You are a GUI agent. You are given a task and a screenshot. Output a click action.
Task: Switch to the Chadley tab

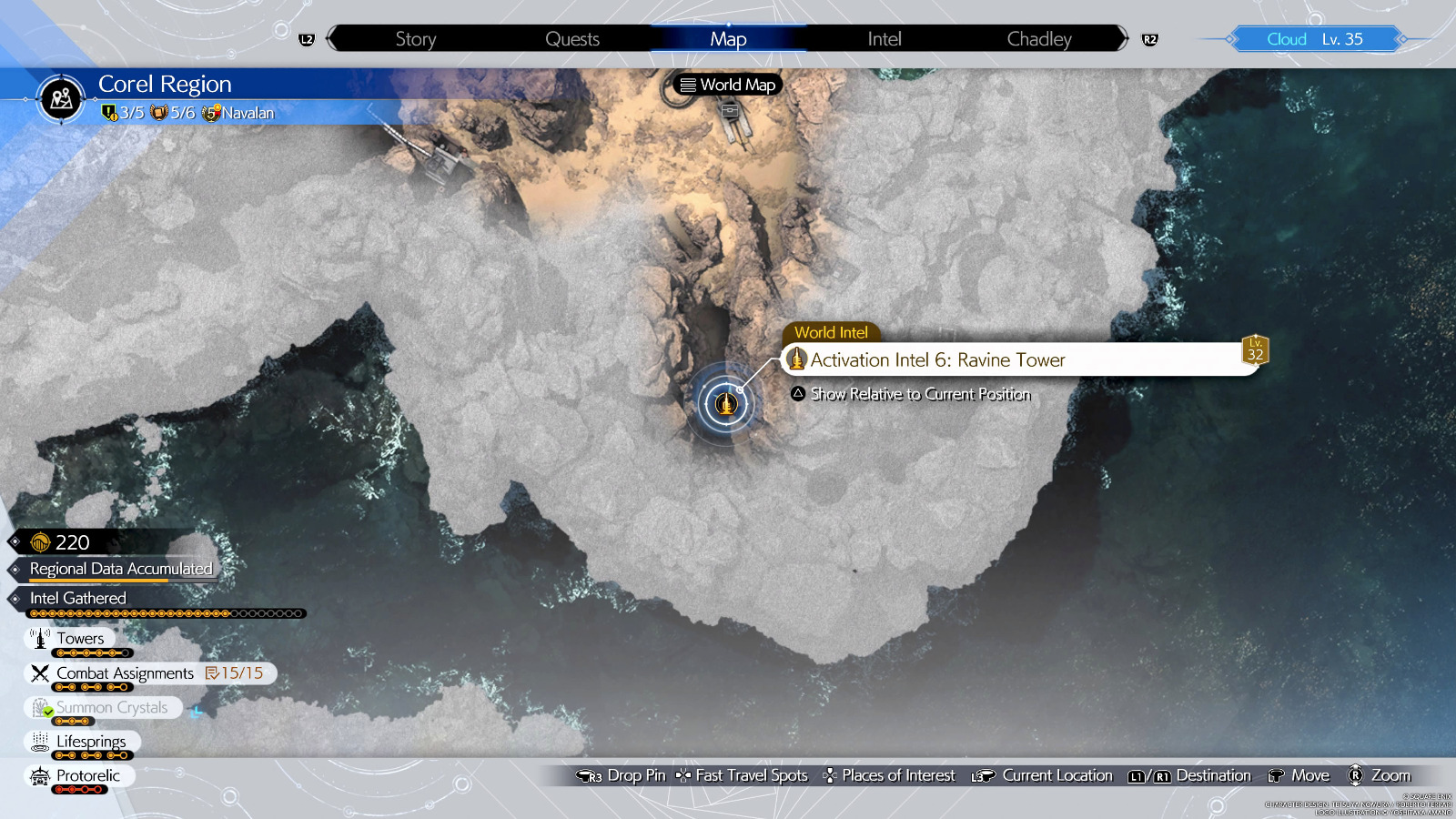point(1038,38)
